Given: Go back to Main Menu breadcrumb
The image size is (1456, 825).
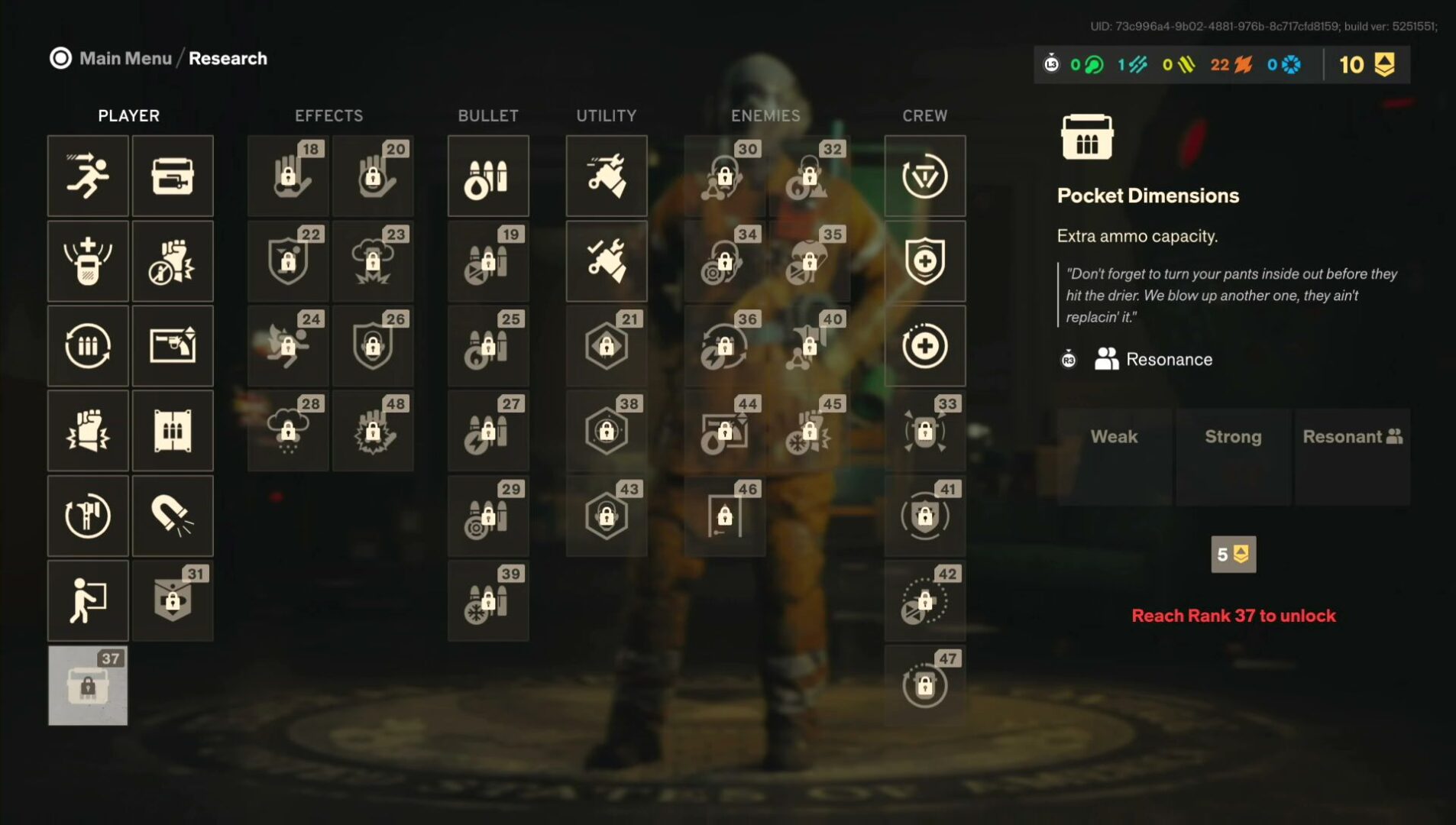Looking at the screenshot, I should click(x=125, y=59).
